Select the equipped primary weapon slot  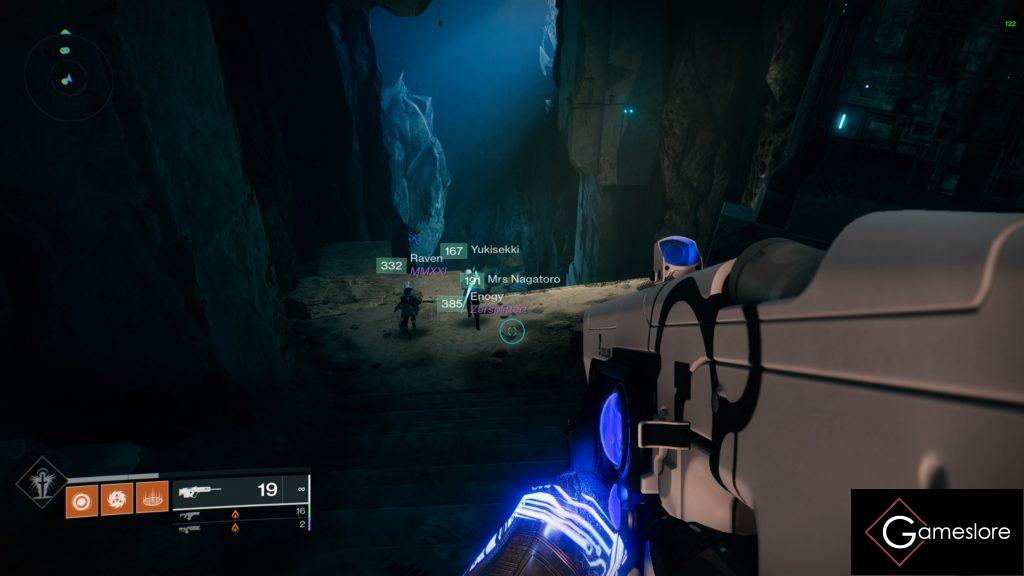(x=240, y=491)
